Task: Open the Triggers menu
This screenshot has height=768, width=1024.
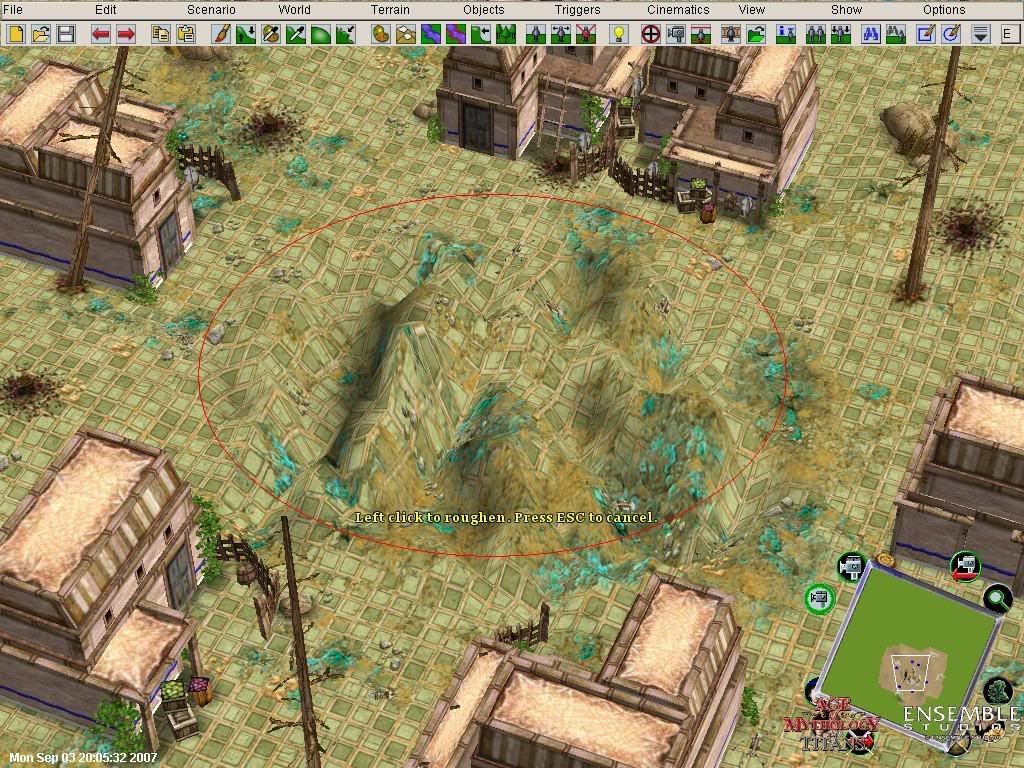Action: 578,10
